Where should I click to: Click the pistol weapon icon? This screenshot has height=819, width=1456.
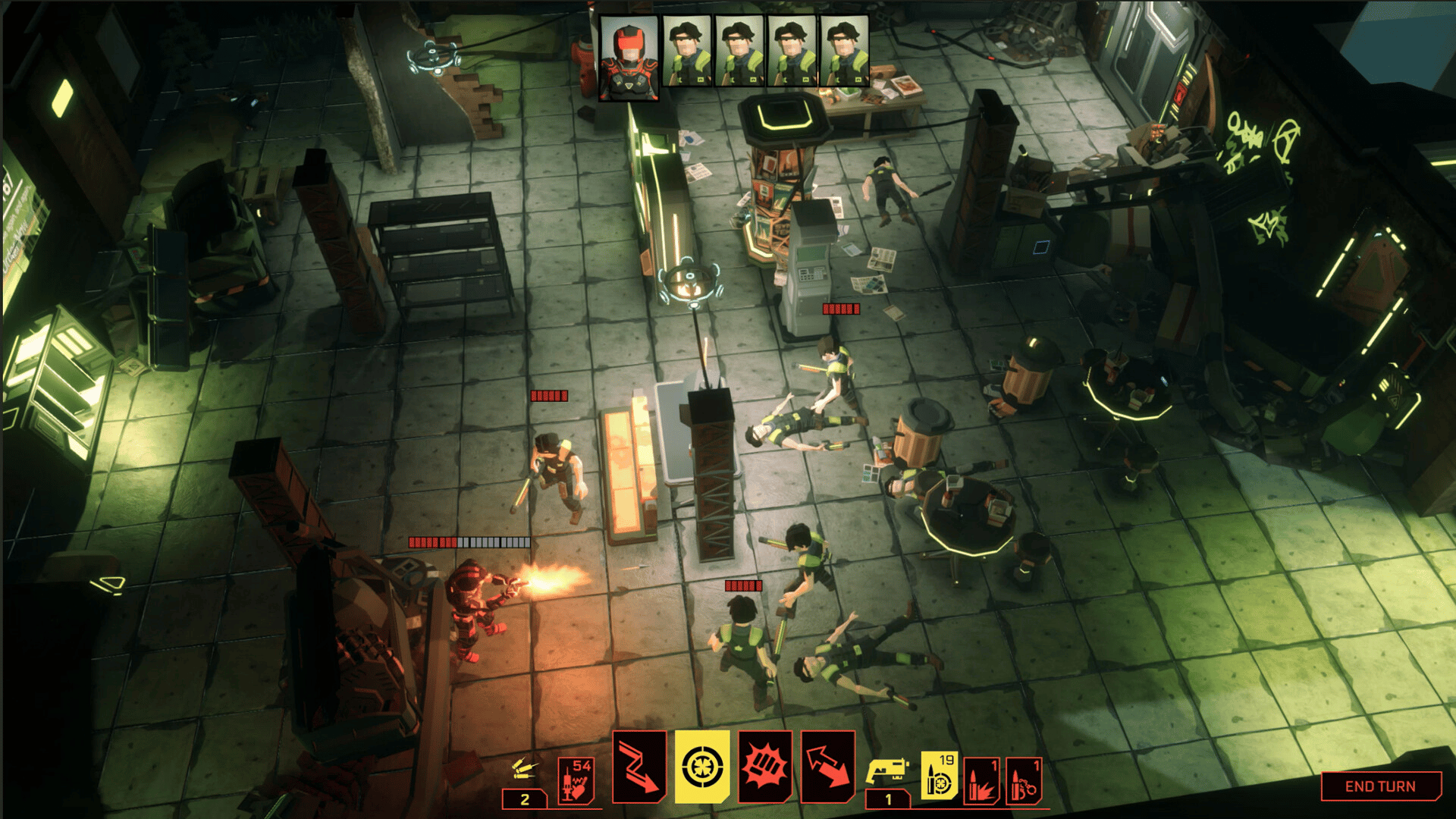pos(888,770)
